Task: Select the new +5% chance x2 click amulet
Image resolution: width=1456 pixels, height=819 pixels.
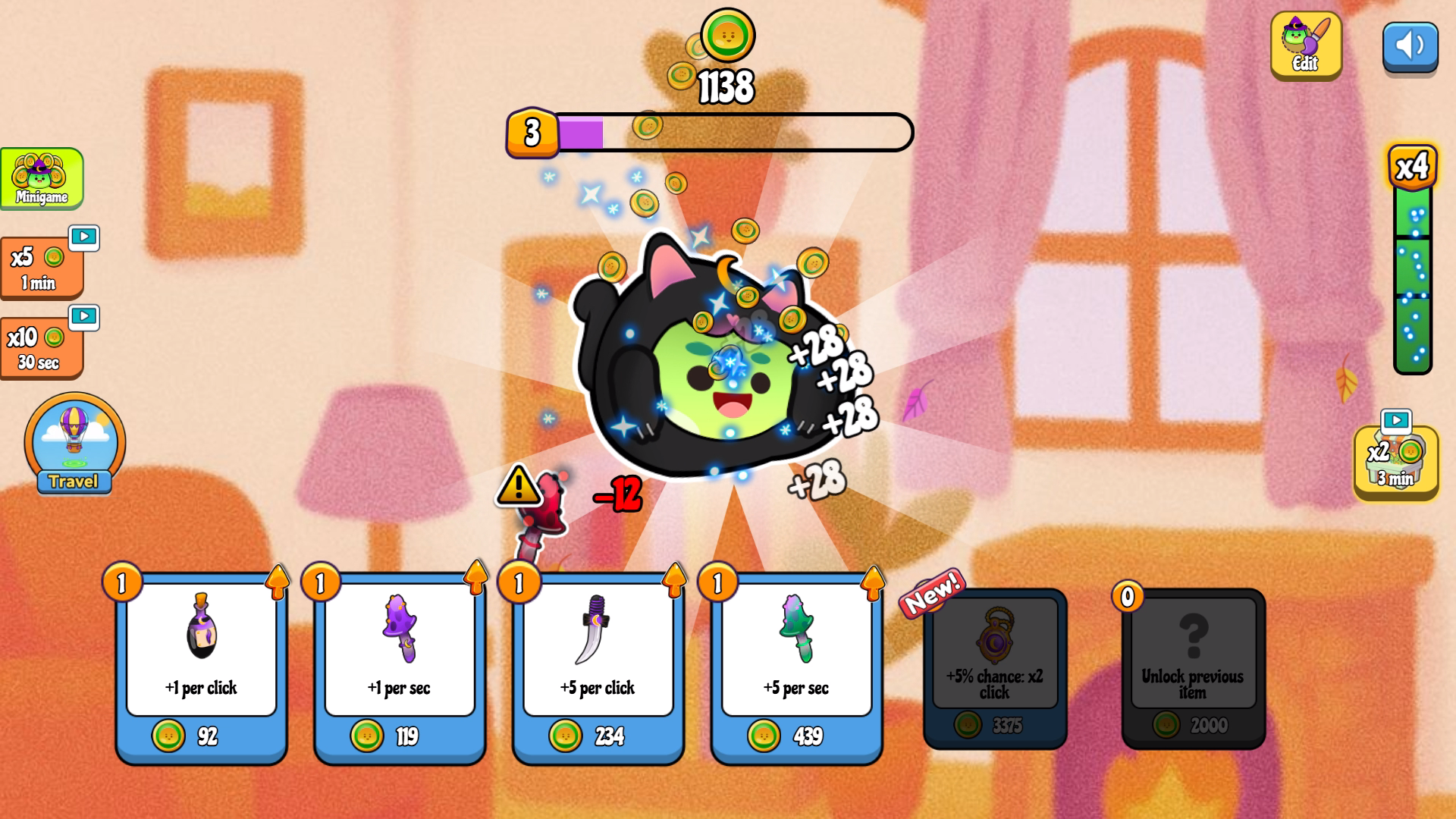Action: tap(995, 667)
